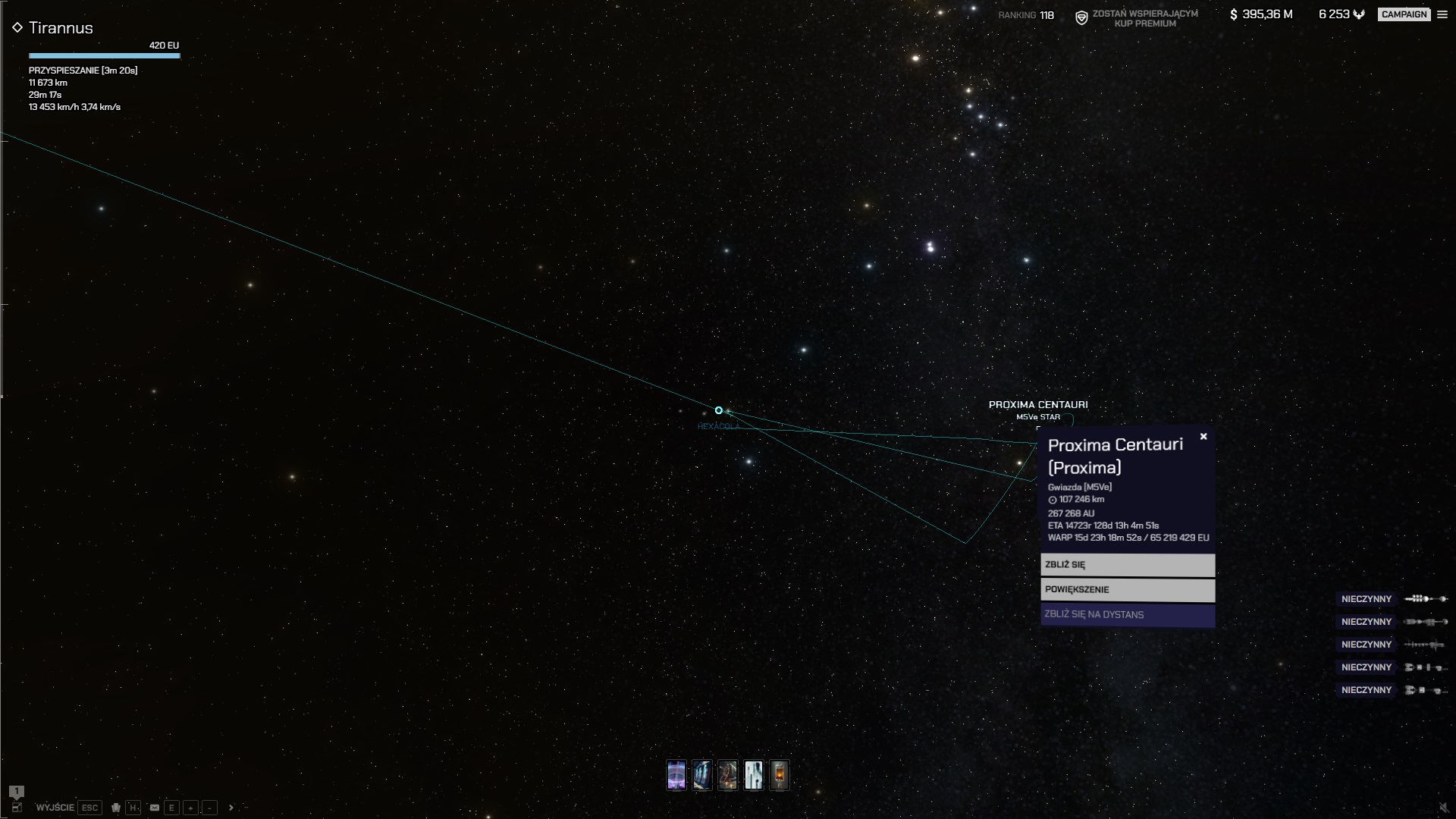Image resolution: width=1456 pixels, height=819 pixels.
Task: Click the Hexacola station marker
Action: coord(719,410)
